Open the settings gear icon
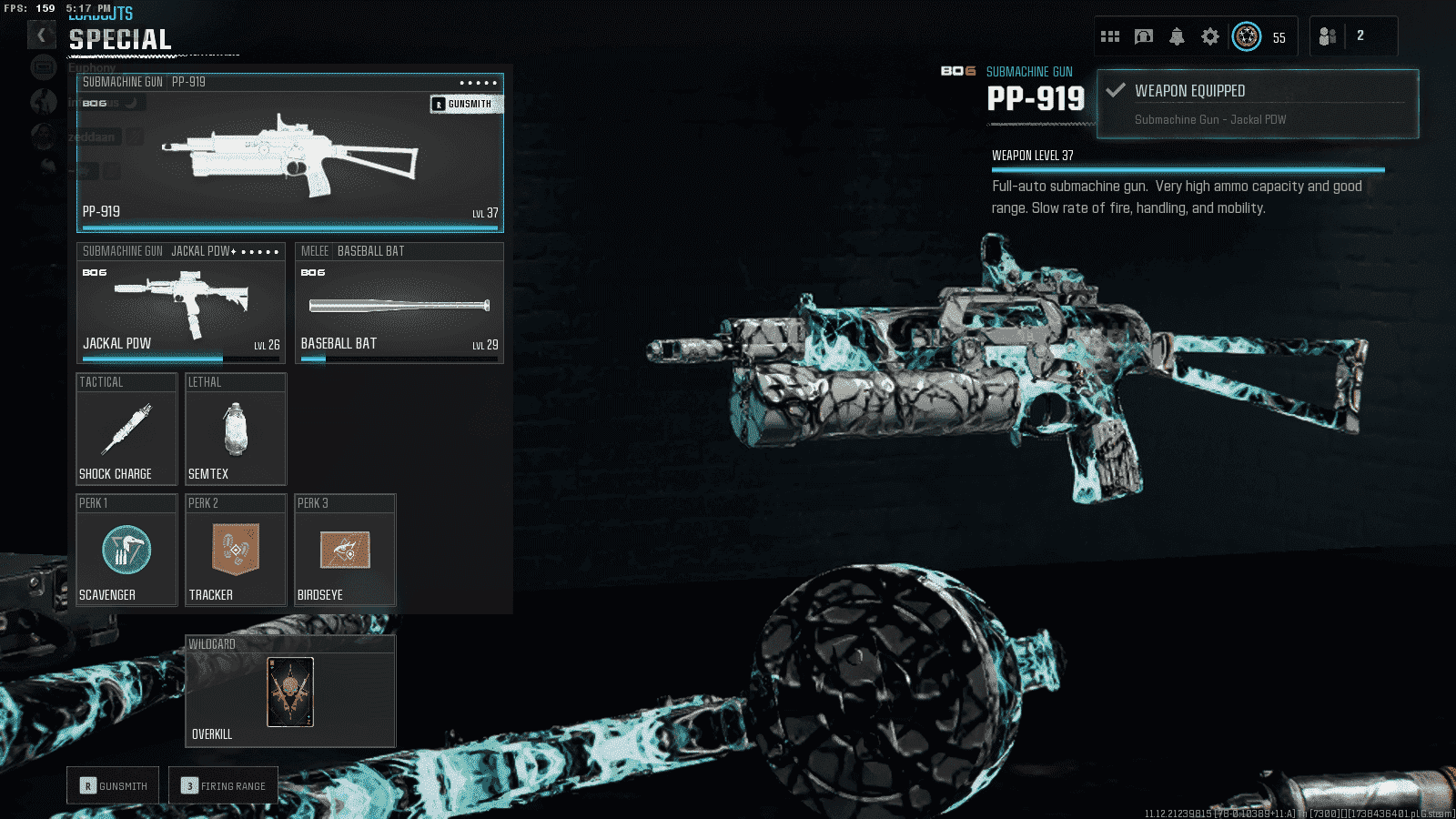1456x819 pixels. [1210, 36]
